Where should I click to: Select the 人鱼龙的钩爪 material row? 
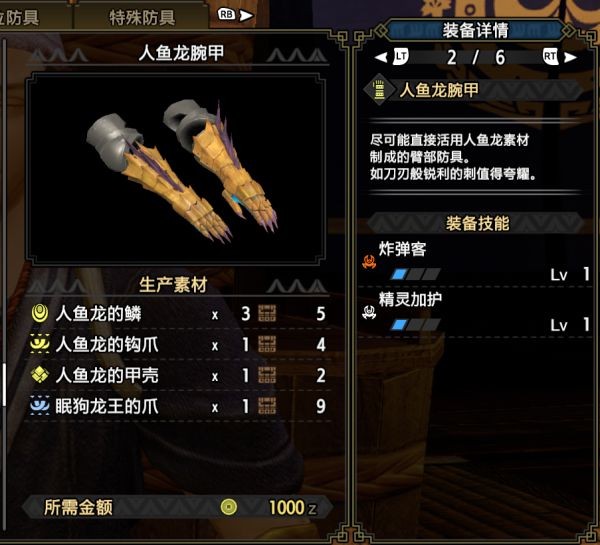[180, 345]
